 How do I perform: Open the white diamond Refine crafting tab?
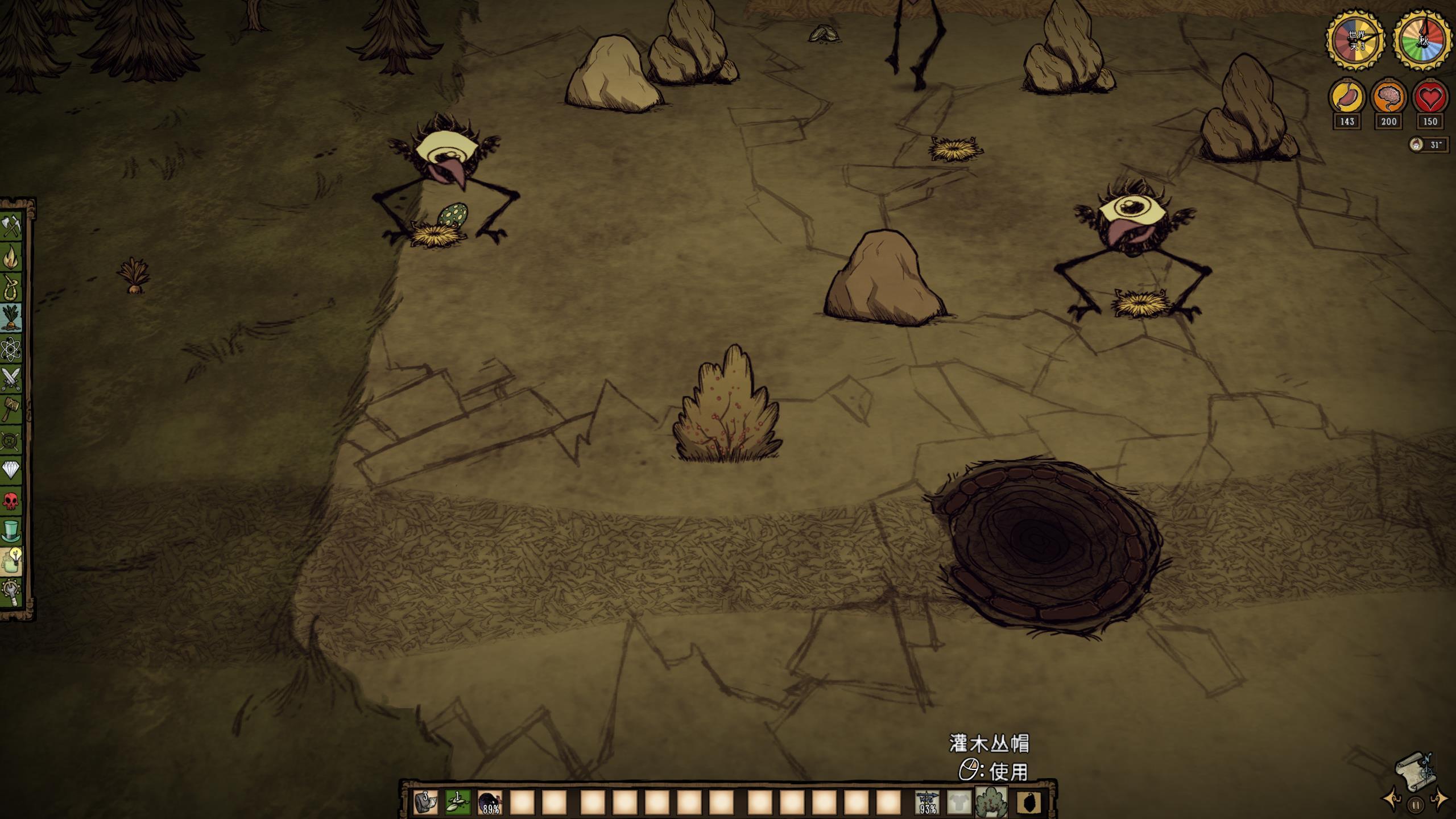pyautogui.click(x=11, y=470)
